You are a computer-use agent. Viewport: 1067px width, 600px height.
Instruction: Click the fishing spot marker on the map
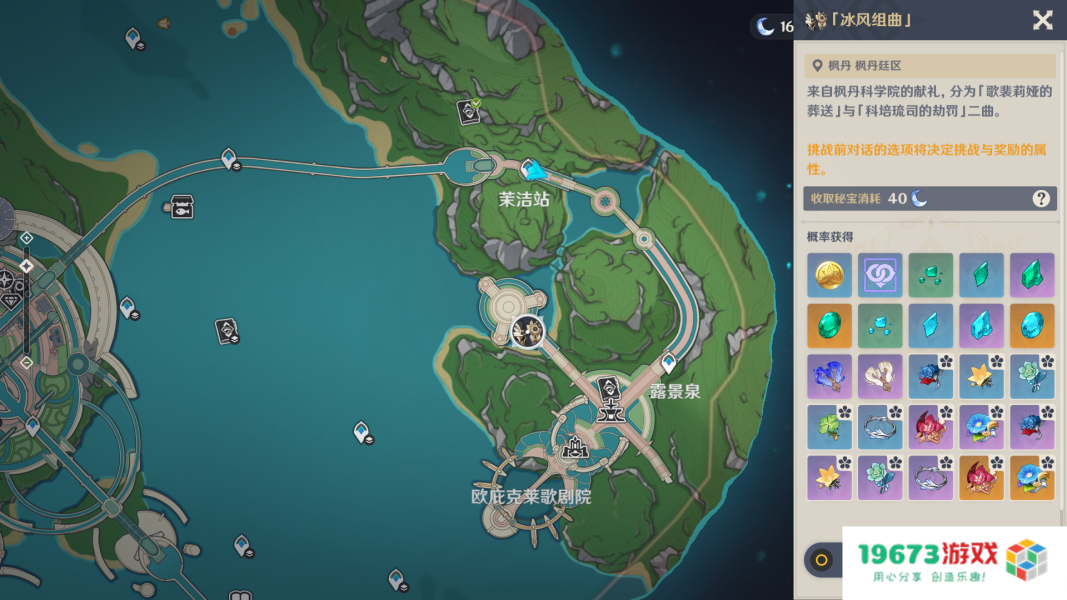181,207
